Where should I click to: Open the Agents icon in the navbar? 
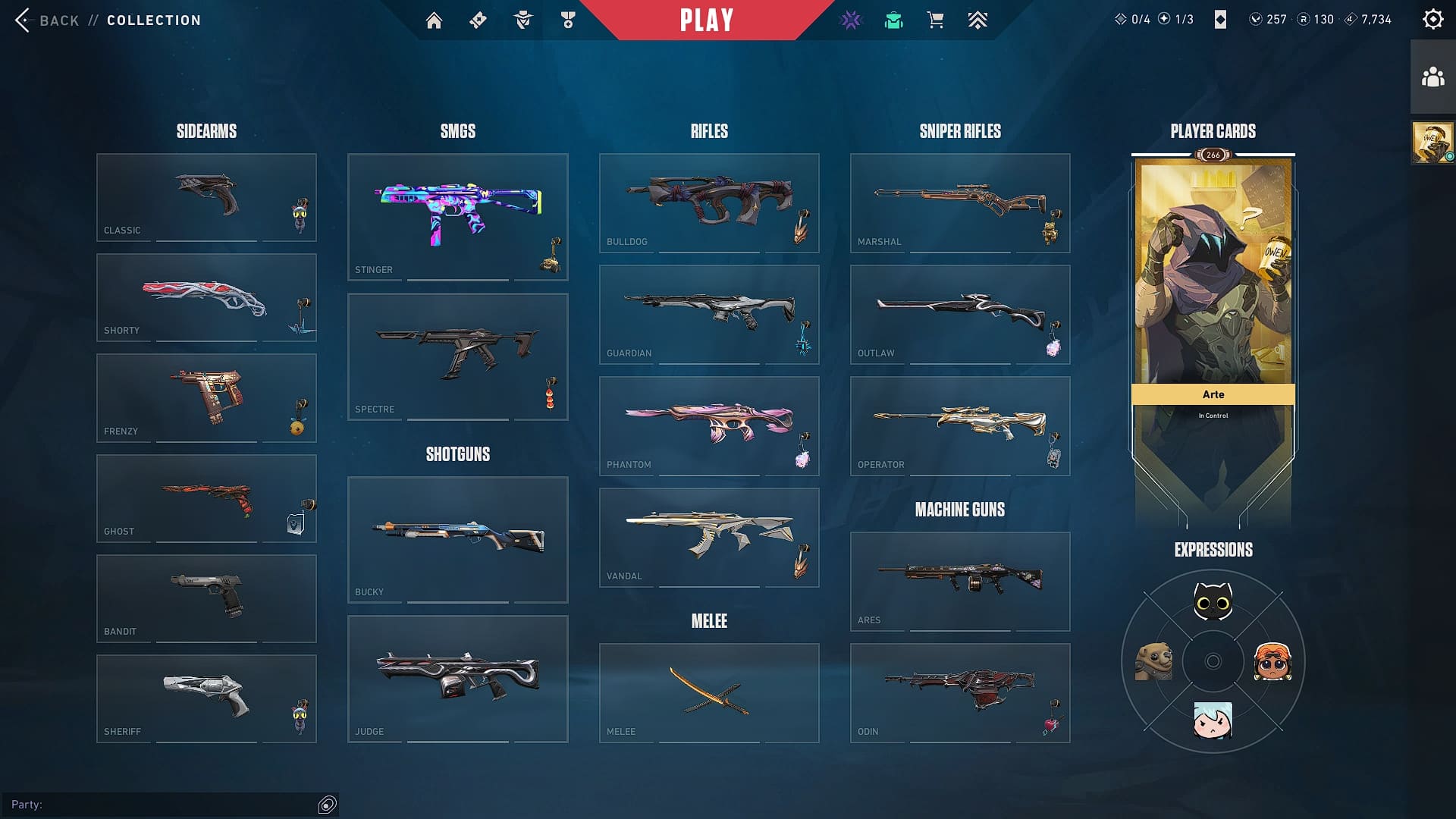tap(522, 20)
